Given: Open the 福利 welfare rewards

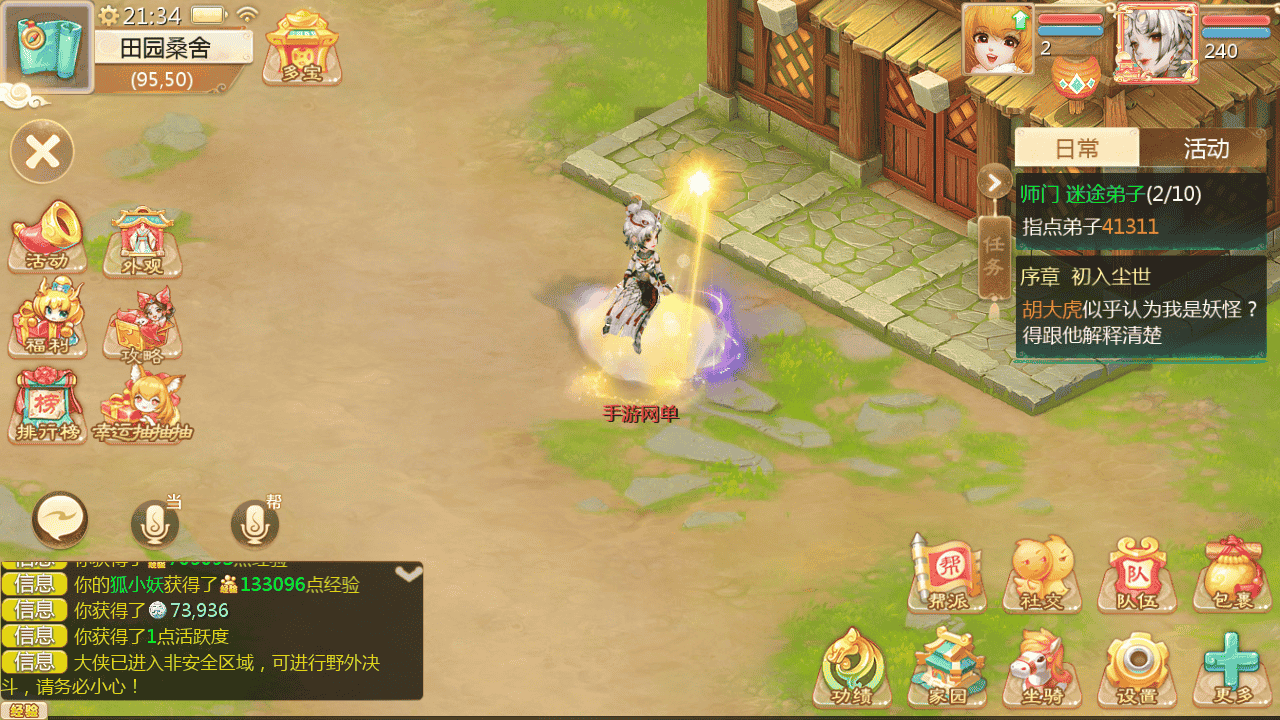Looking at the screenshot, I should 47,320.
